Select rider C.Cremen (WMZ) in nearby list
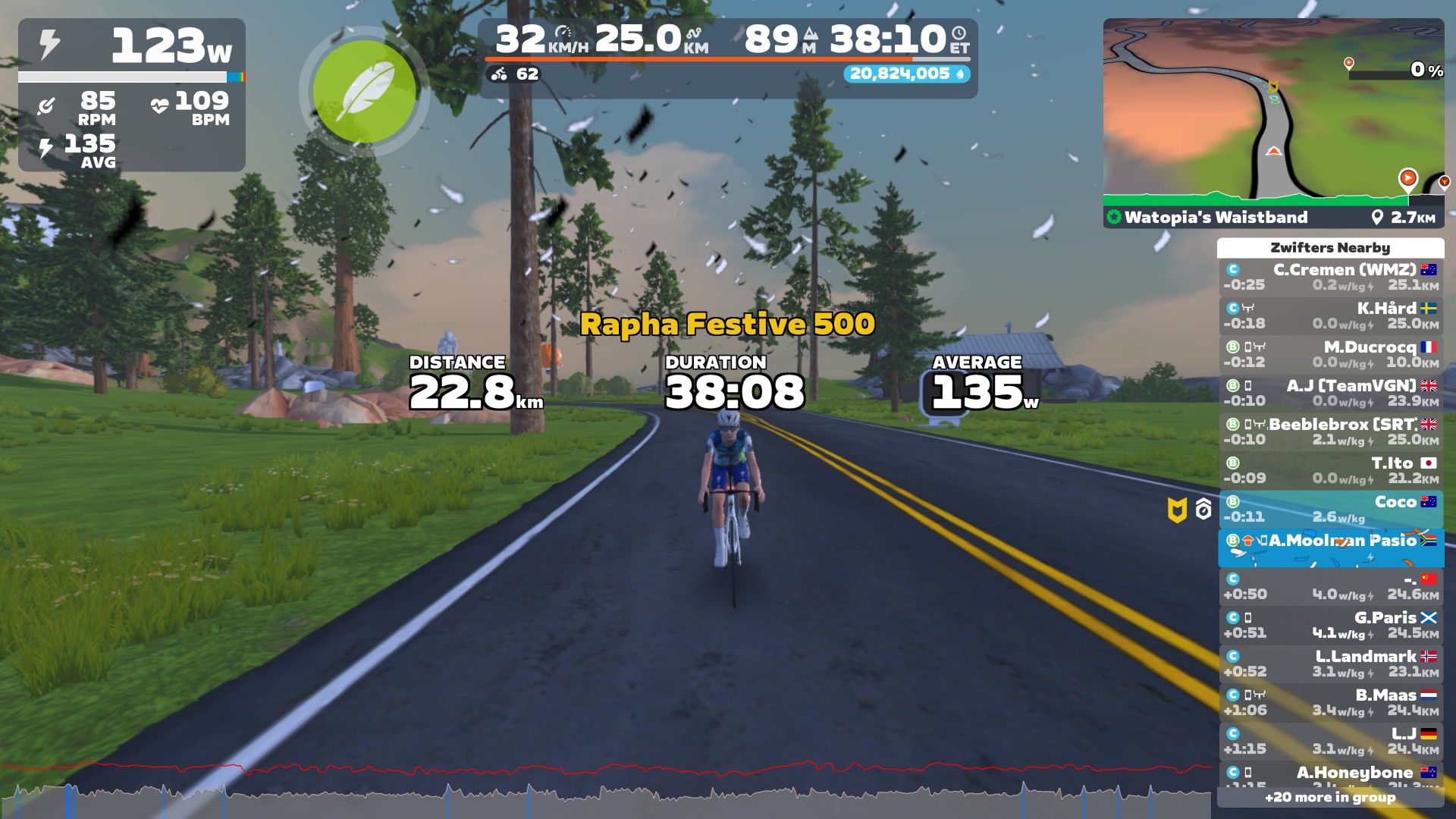The height and width of the screenshot is (819, 1456). [1330, 278]
